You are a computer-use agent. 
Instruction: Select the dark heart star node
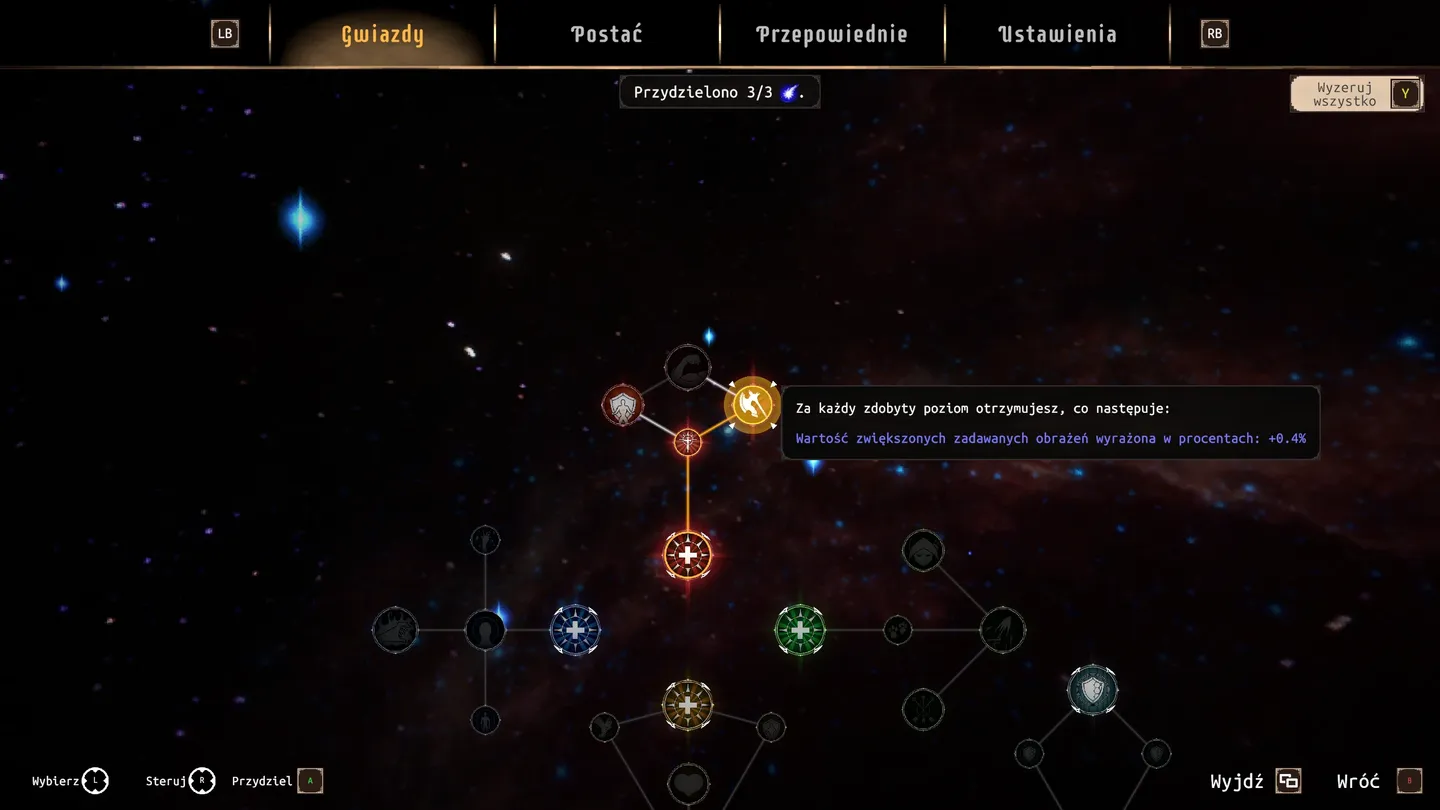tap(688, 784)
